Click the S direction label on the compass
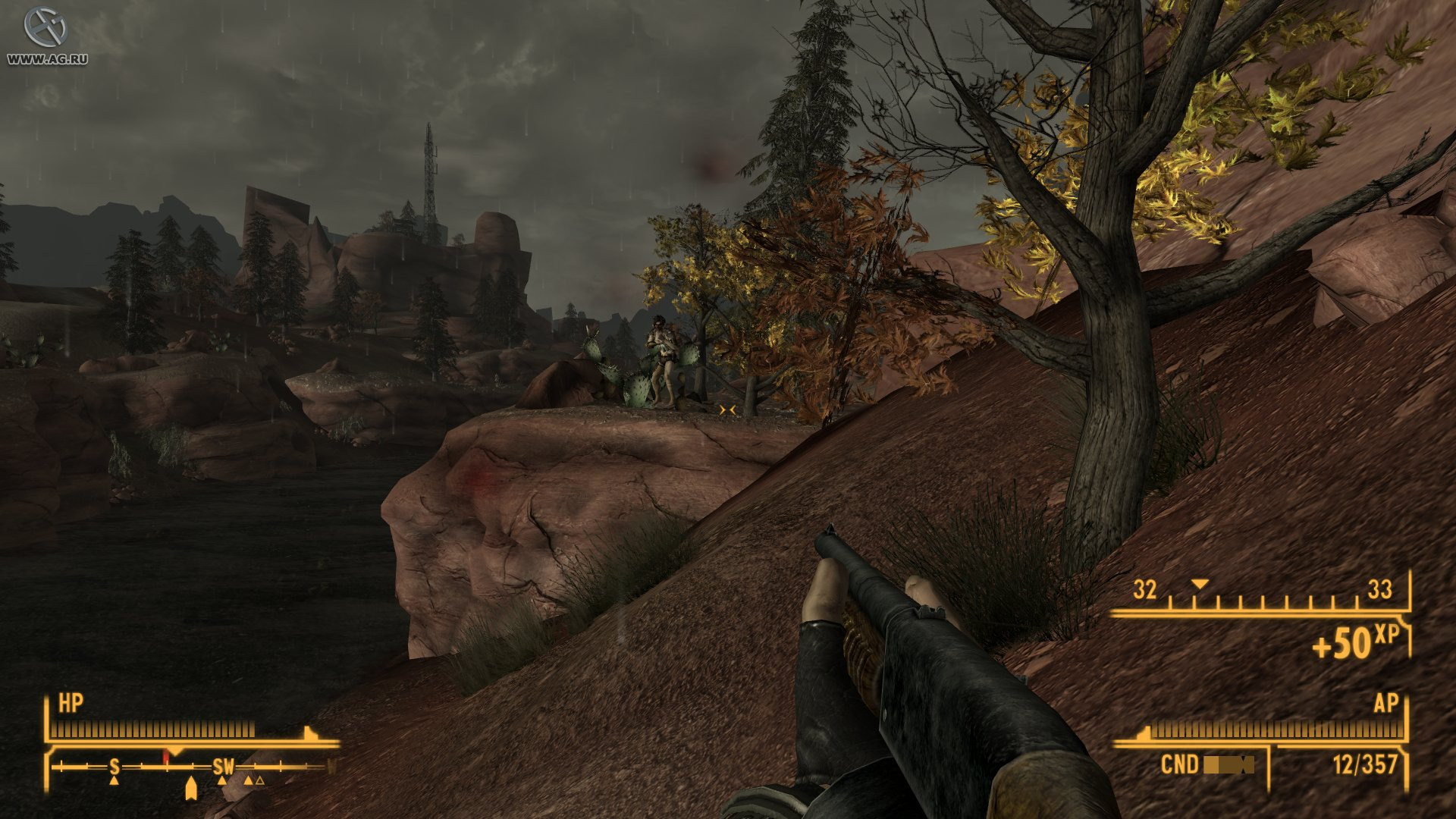Image resolution: width=1456 pixels, height=819 pixels. tap(115, 767)
